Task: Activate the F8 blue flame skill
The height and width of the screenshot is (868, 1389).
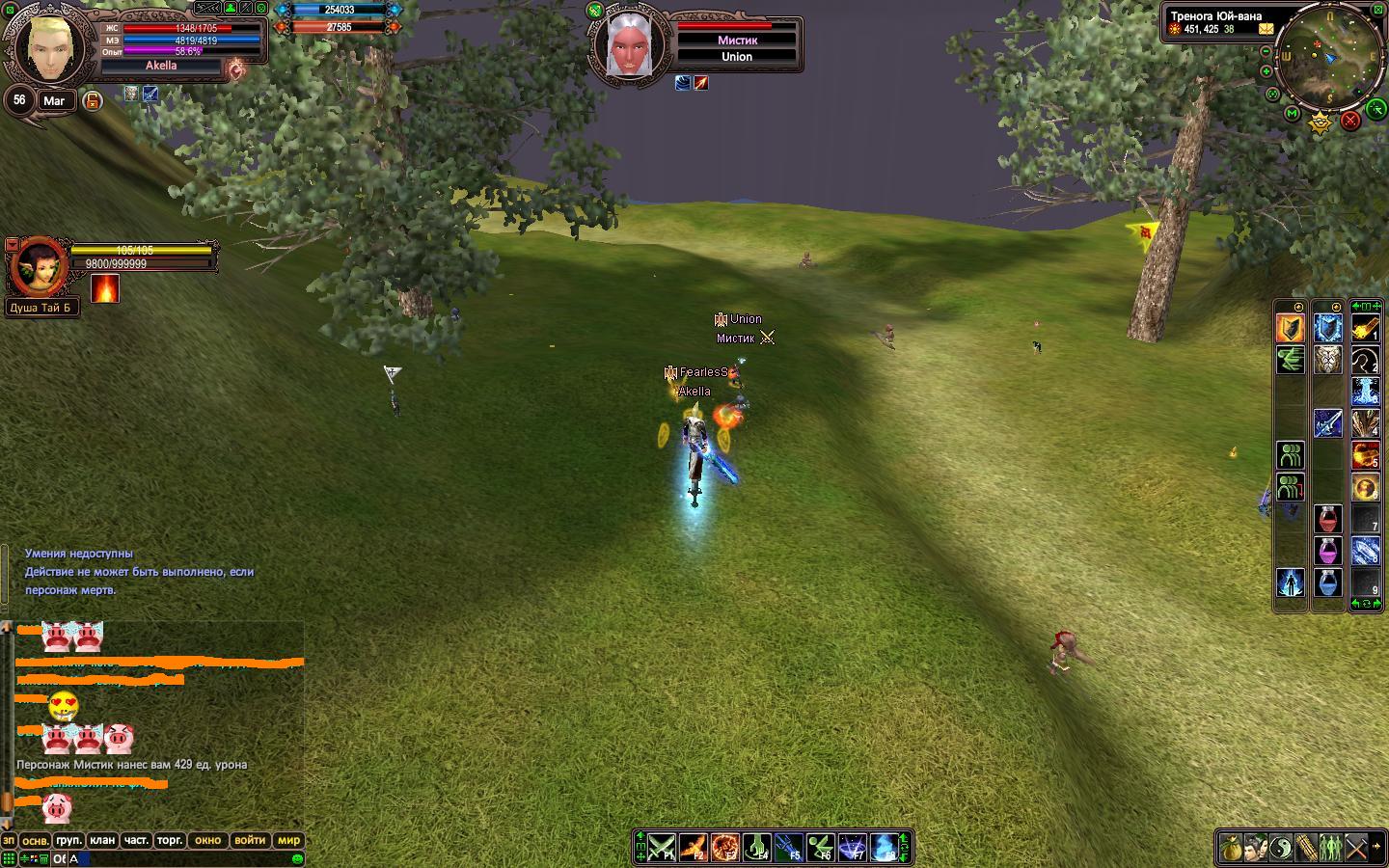Action: pos(884,848)
